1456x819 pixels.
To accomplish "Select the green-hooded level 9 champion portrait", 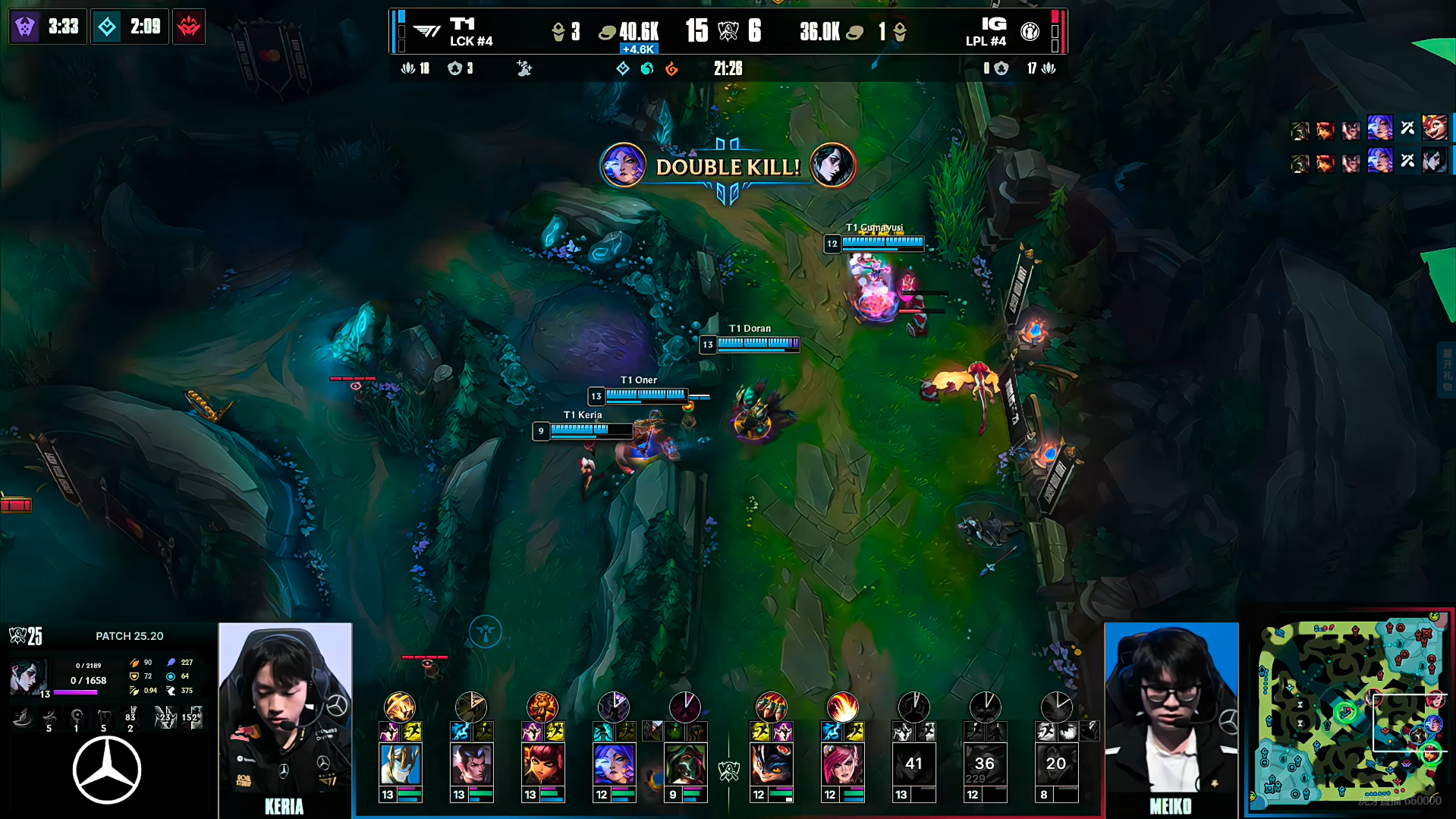I will 685,764.
